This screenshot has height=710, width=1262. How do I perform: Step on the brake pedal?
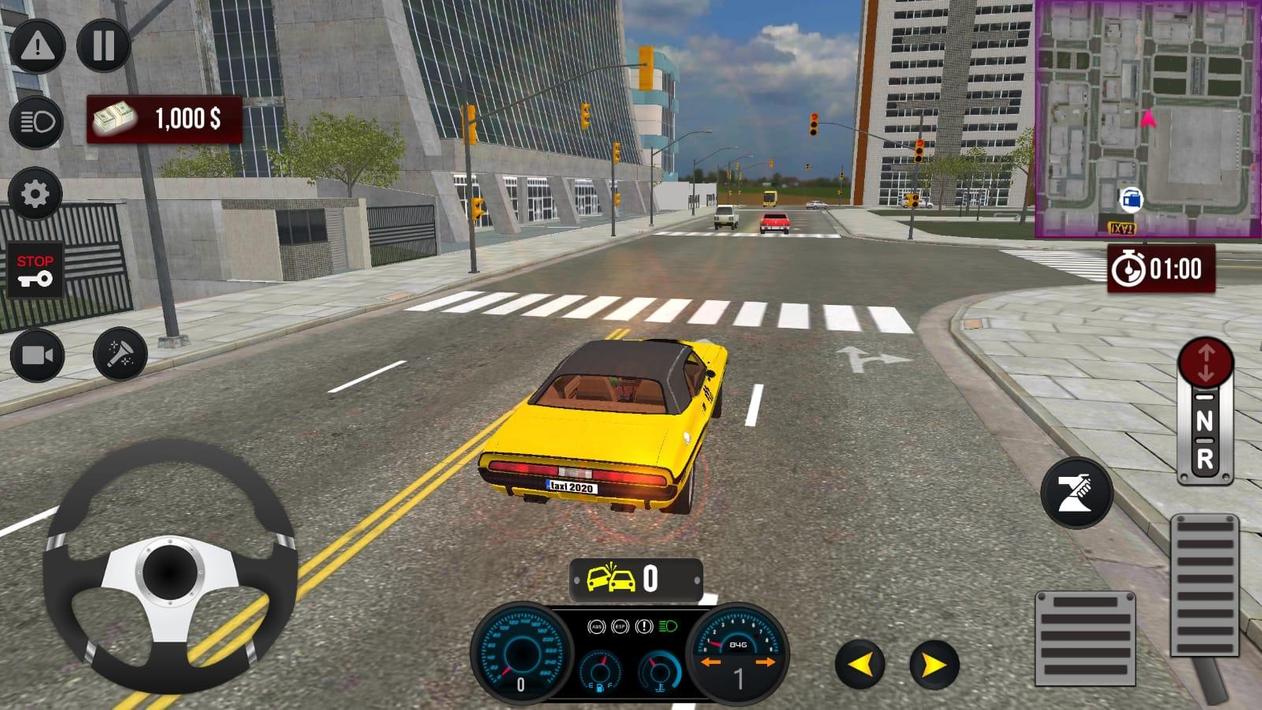click(x=1085, y=638)
